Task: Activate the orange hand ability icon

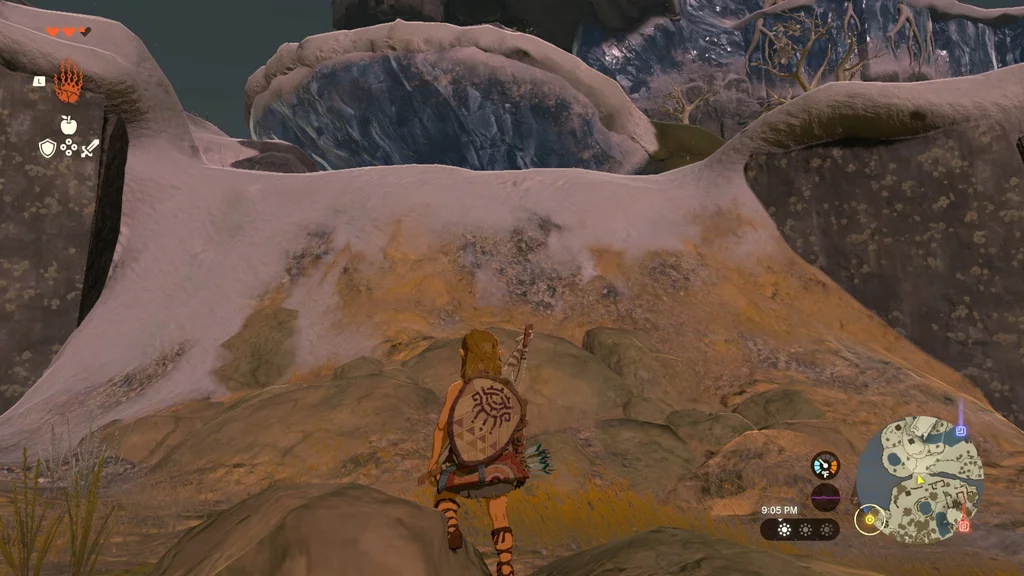Action: (68, 83)
